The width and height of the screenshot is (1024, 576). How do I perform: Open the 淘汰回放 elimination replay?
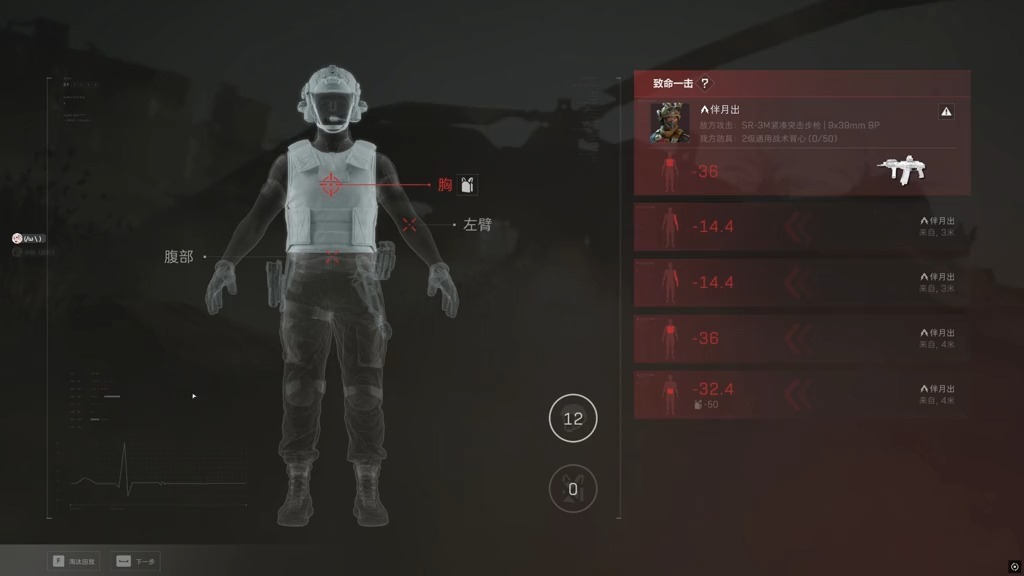click(74, 561)
